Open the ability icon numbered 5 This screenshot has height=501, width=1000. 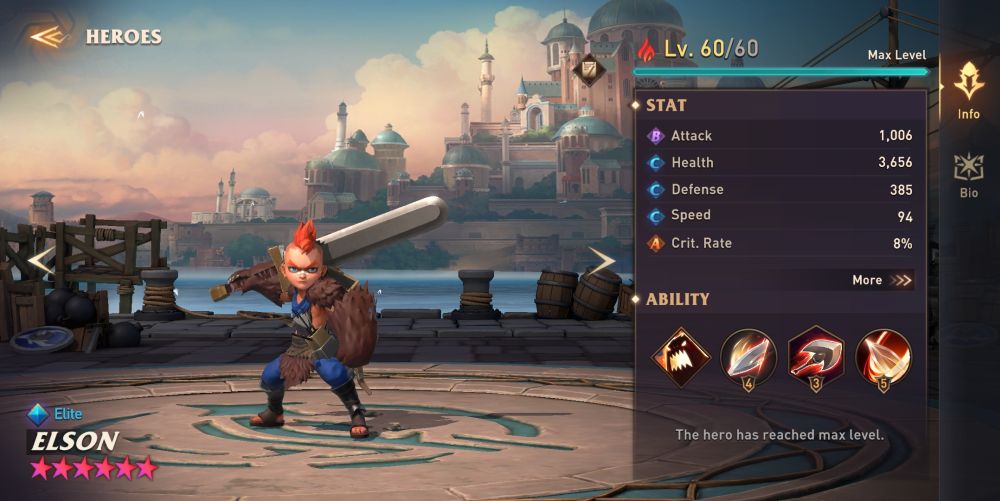click(883, 356)
